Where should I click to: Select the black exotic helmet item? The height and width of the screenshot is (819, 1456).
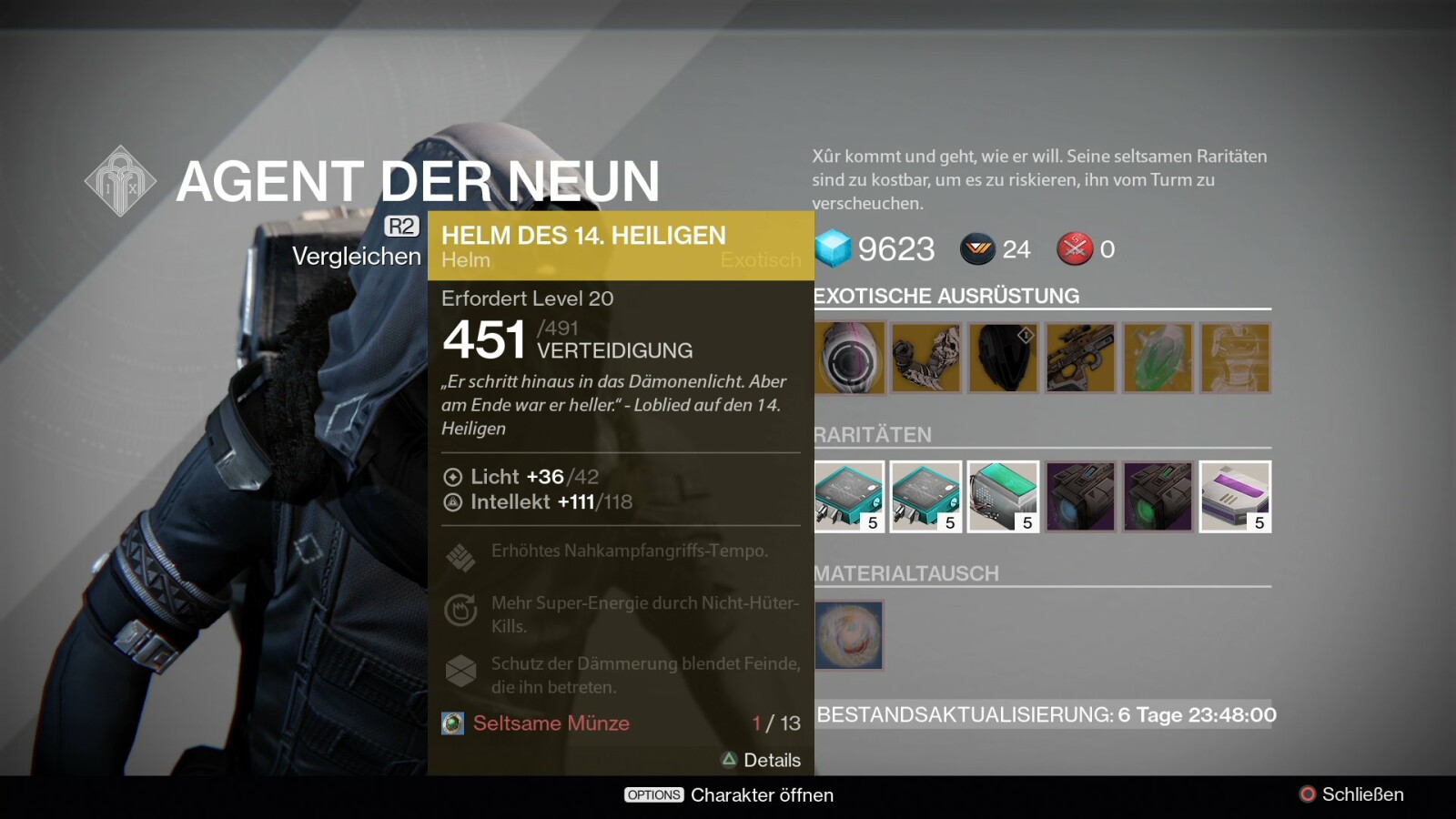tap(1003, 358)
